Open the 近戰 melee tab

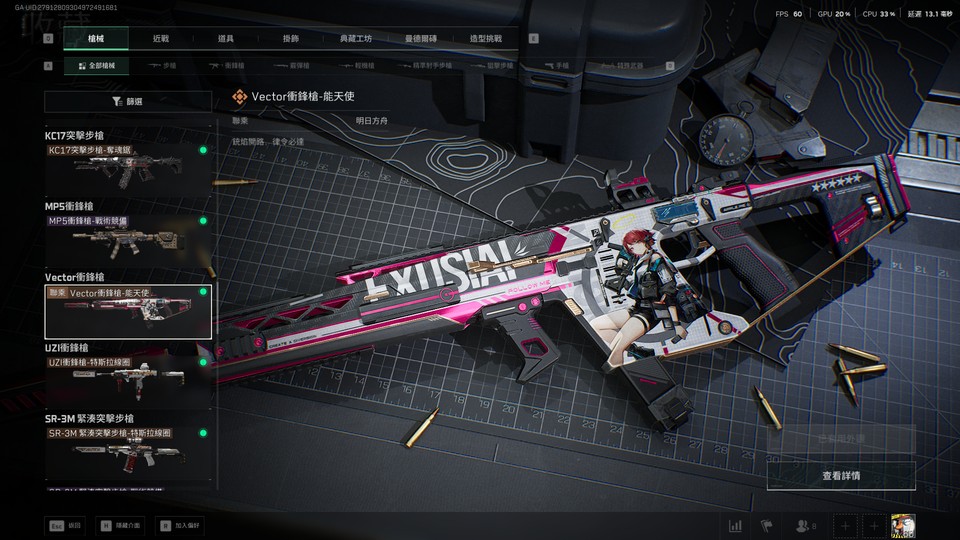coord(161,39)
